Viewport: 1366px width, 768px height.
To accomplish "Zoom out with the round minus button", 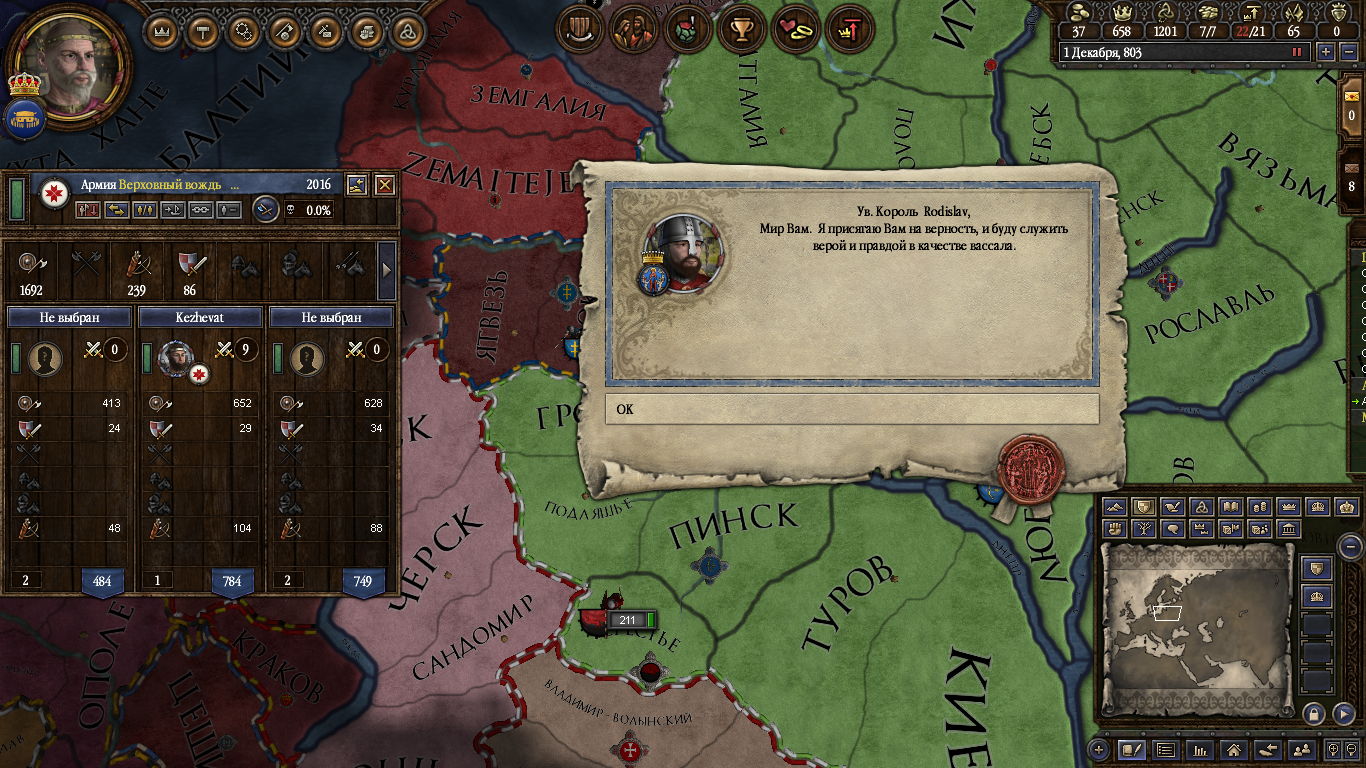I will [1350, 546].
